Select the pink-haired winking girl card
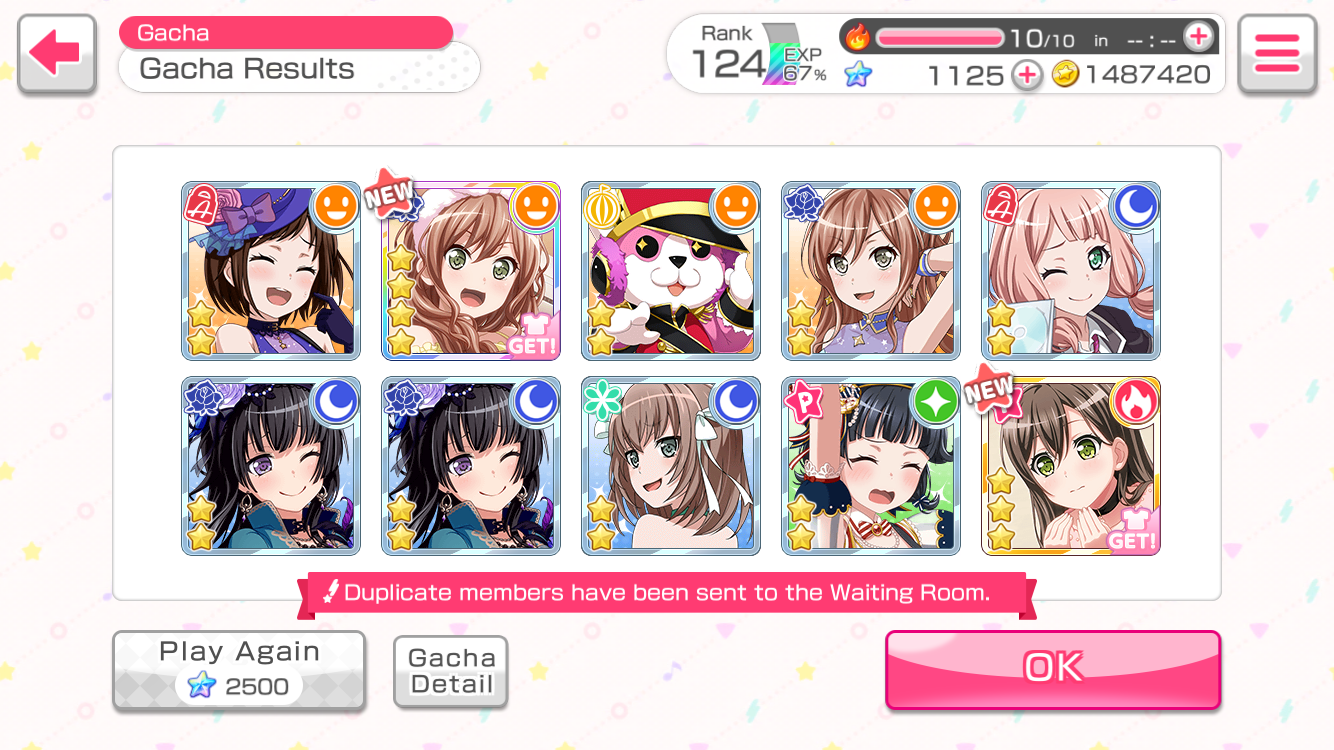This screenshot has width=1334, height=750. pyautogui.click(x=1071, y=271)
